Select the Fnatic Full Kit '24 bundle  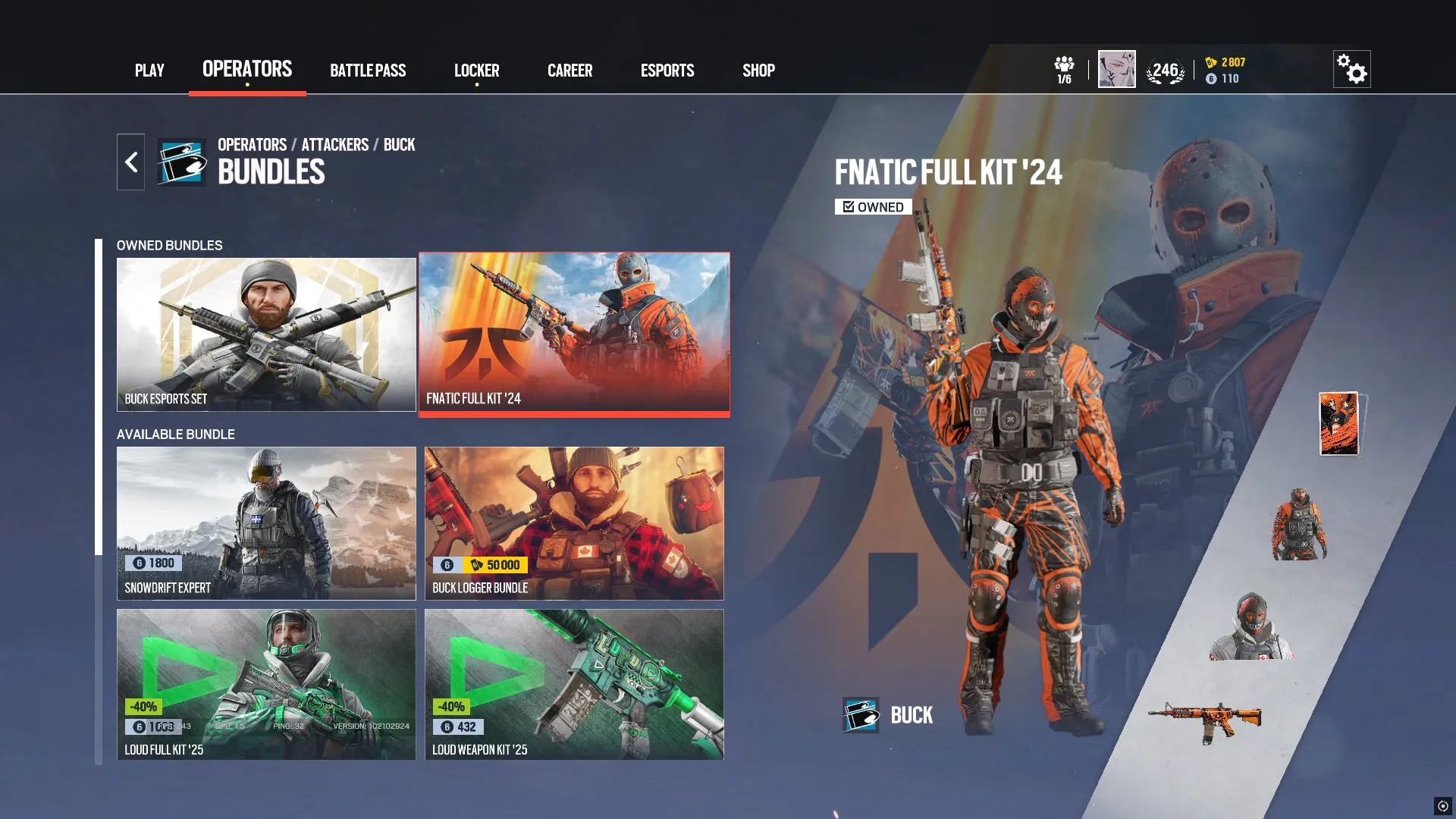point(573,334)
